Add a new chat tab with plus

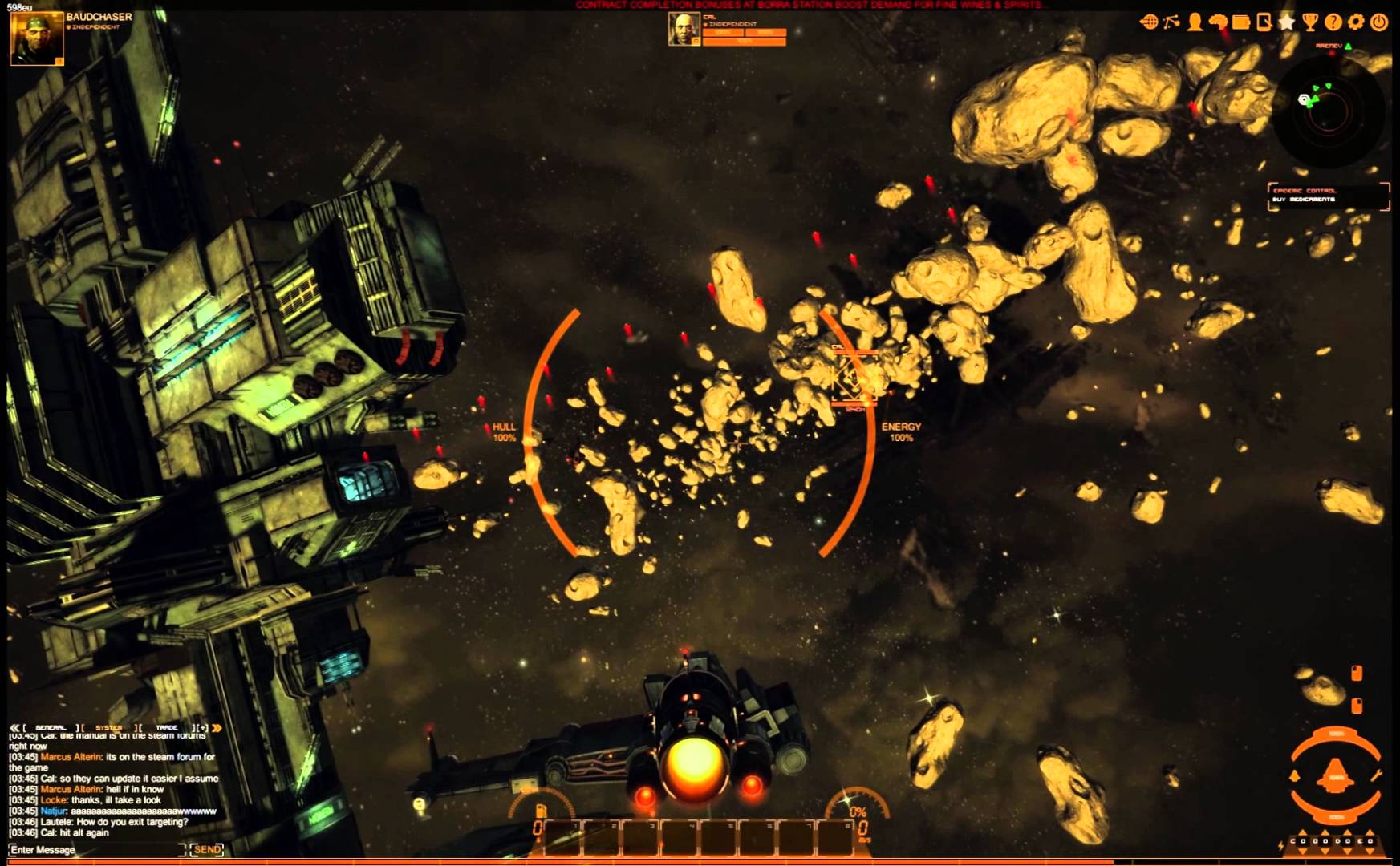201,727
